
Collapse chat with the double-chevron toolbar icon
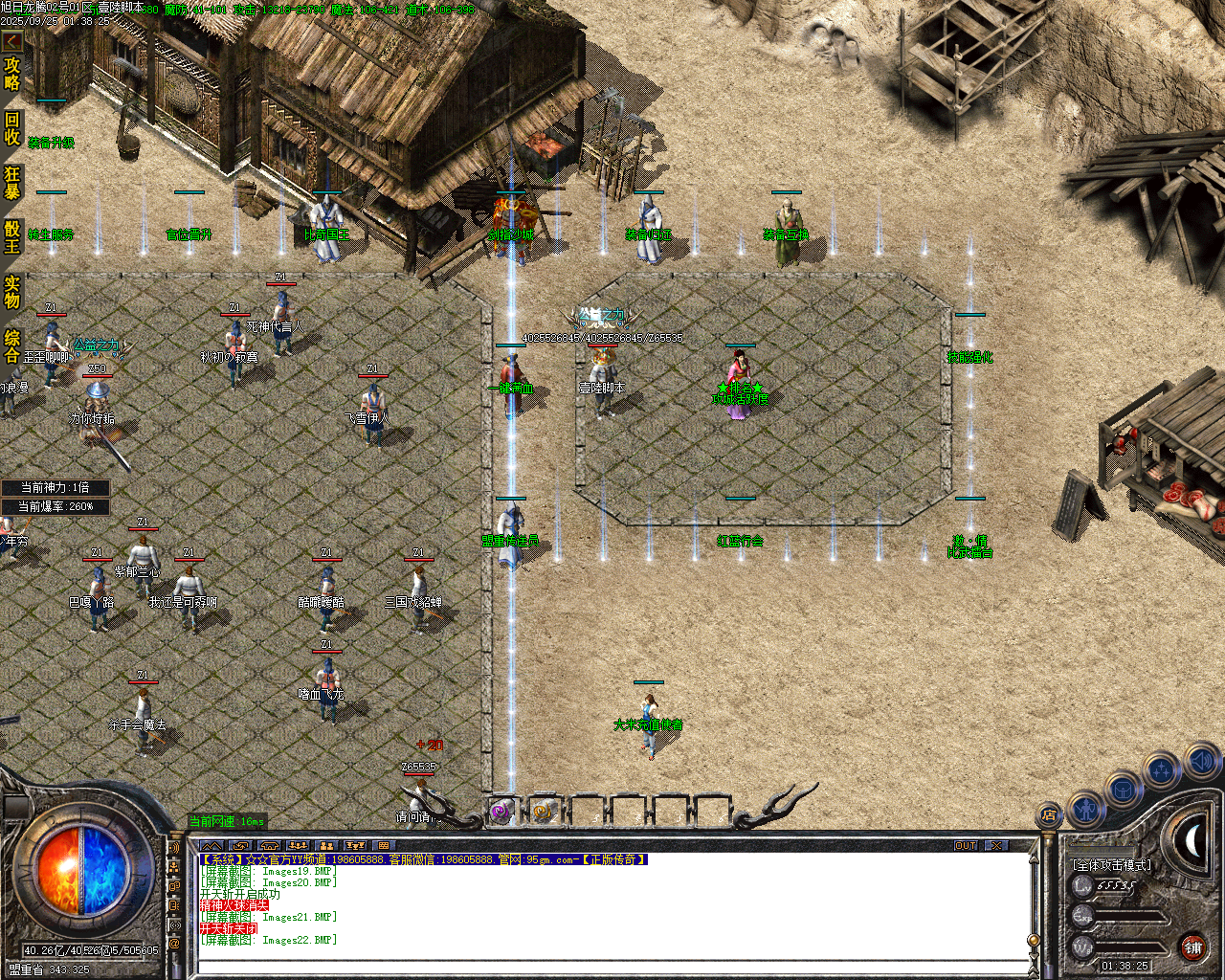click(x=212, y=846)
